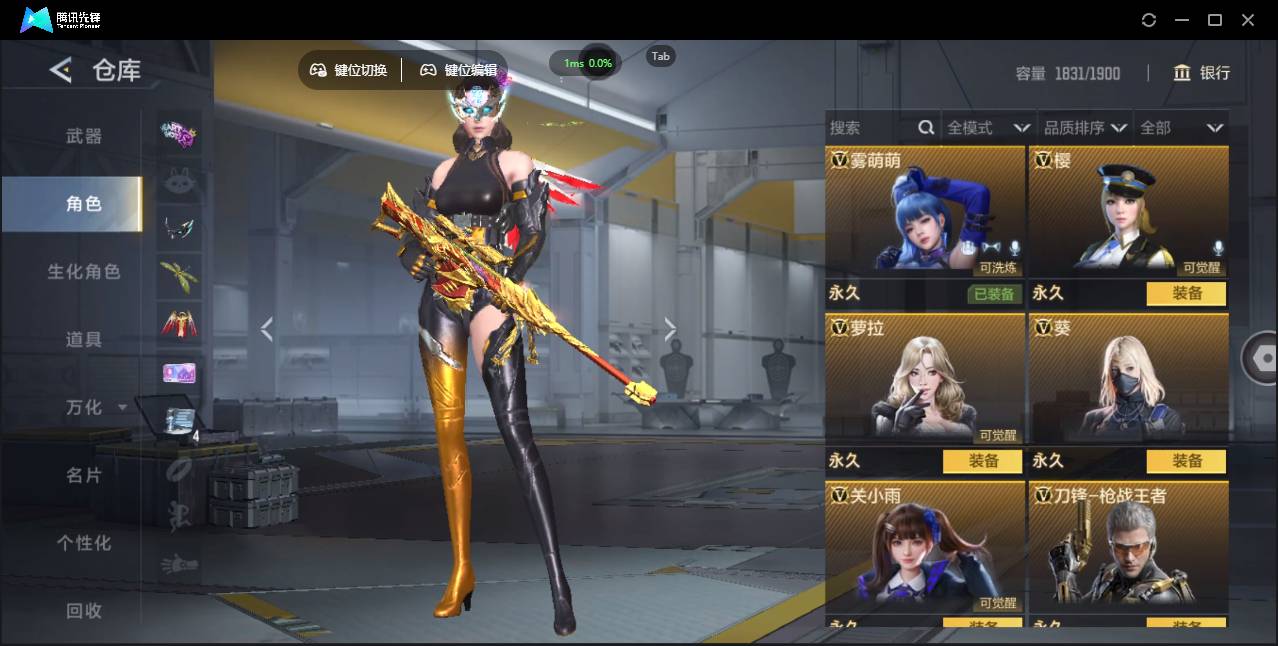The image size is (1278, 646).
Task: Equip the 萝拉 character
Action: pos(983,461)
